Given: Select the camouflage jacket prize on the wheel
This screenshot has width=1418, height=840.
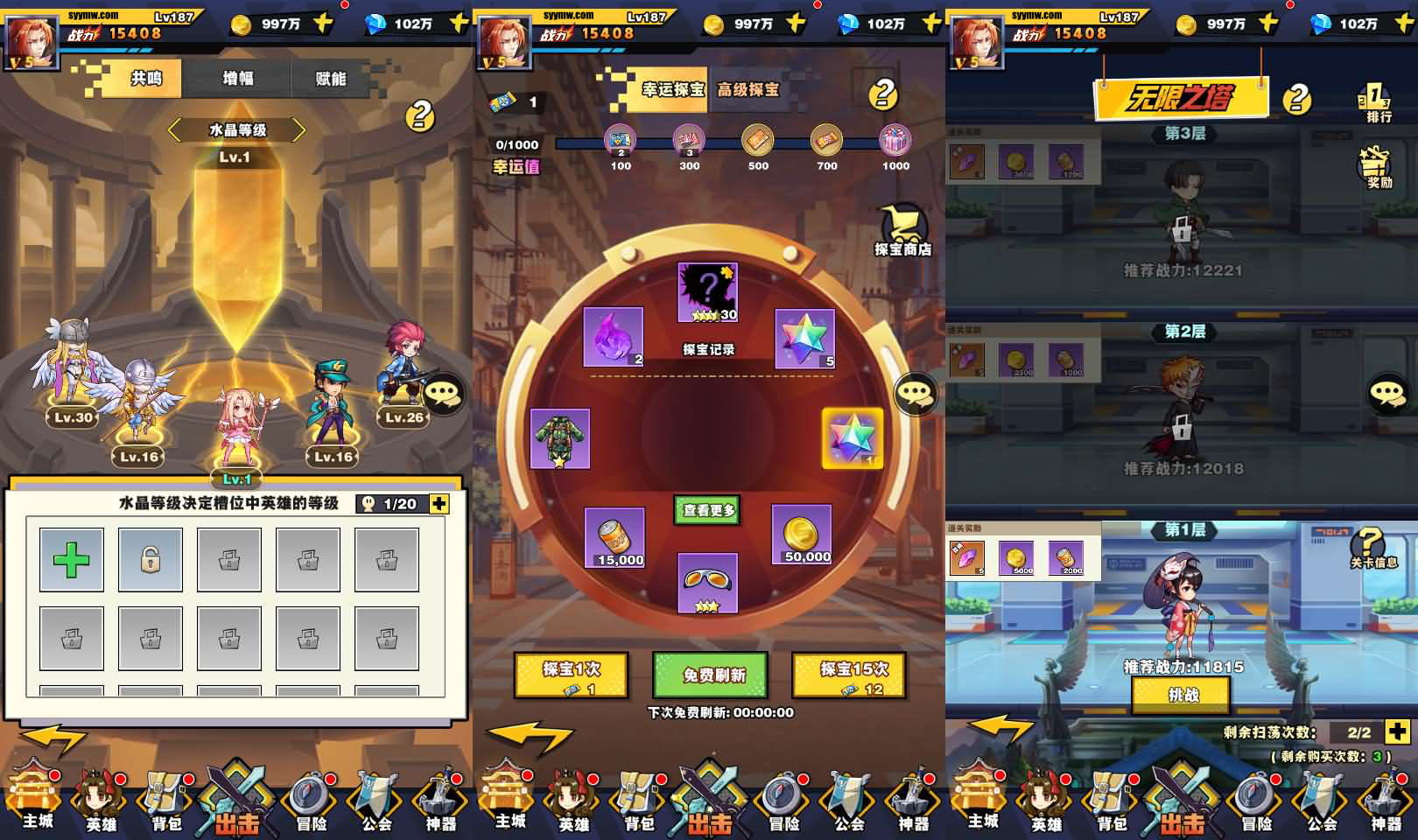Looking at the screenshot, I should [x=560, y=438].
